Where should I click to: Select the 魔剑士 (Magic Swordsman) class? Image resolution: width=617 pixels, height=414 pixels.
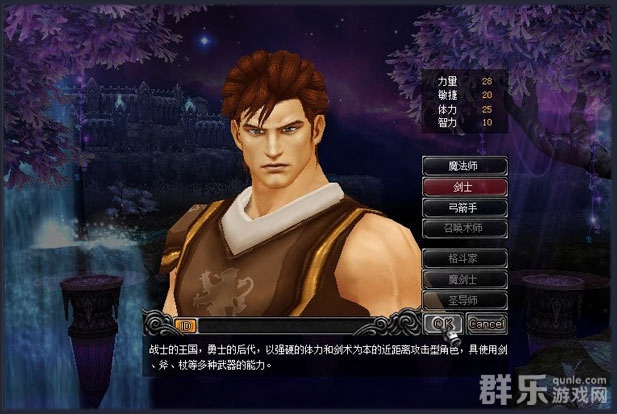click(x=463, y=278)
